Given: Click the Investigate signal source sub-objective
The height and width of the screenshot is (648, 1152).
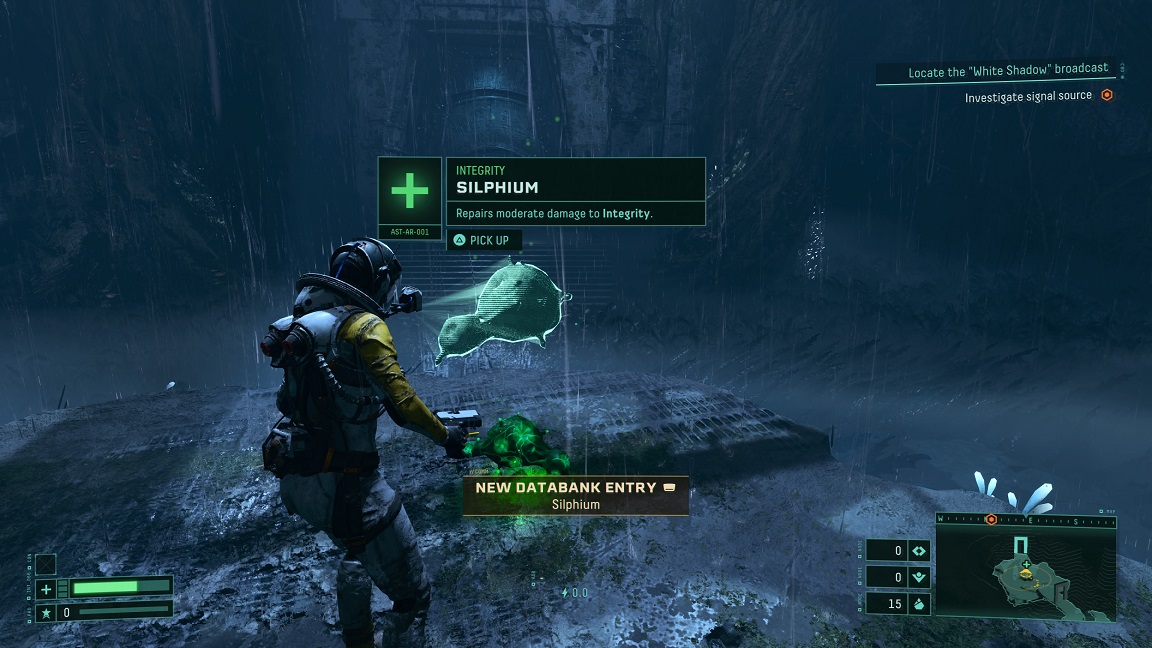Looking at the screenshot, I should (x=1028, y=97).
